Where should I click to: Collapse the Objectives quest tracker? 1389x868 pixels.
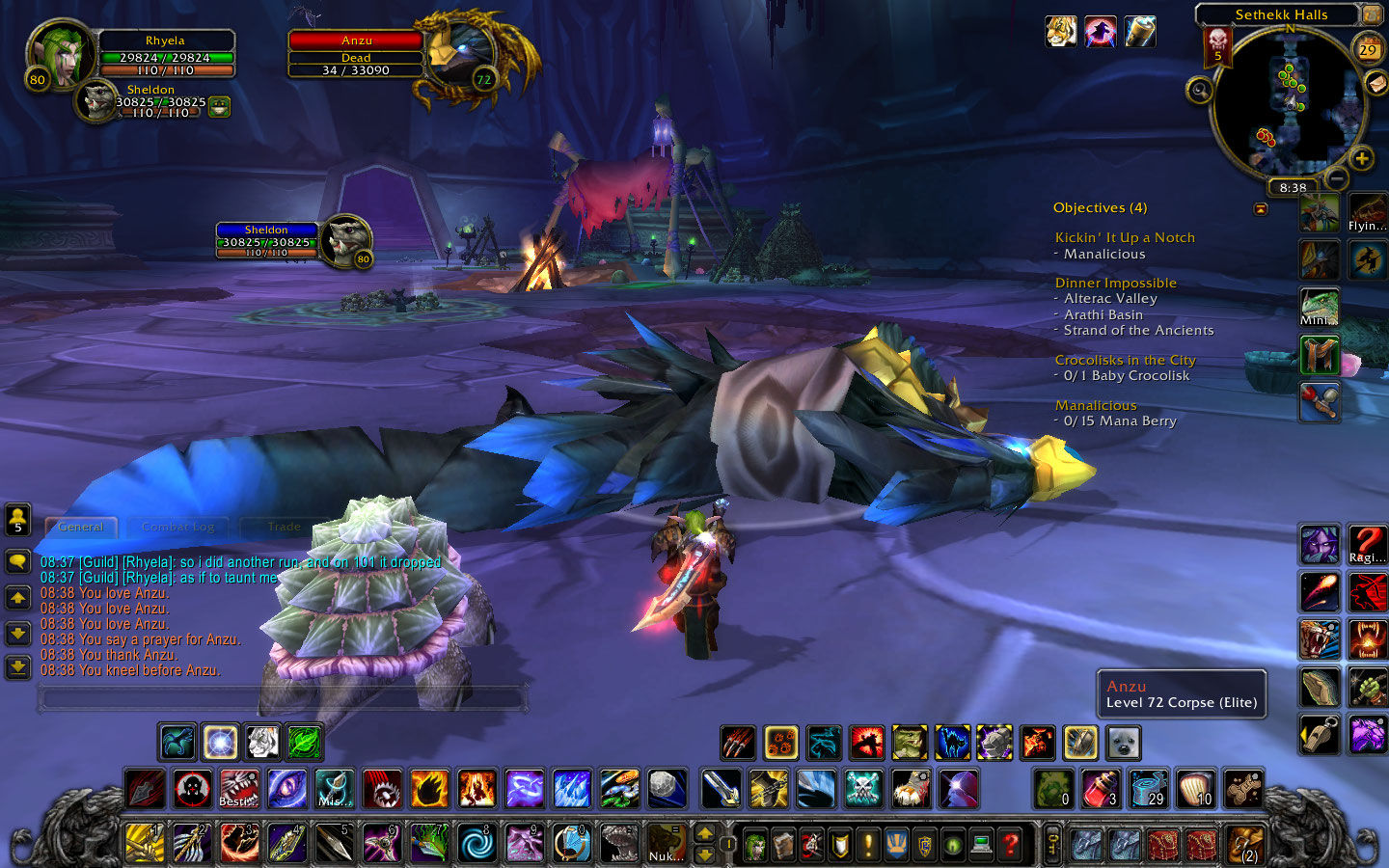tap(1260, 209)
